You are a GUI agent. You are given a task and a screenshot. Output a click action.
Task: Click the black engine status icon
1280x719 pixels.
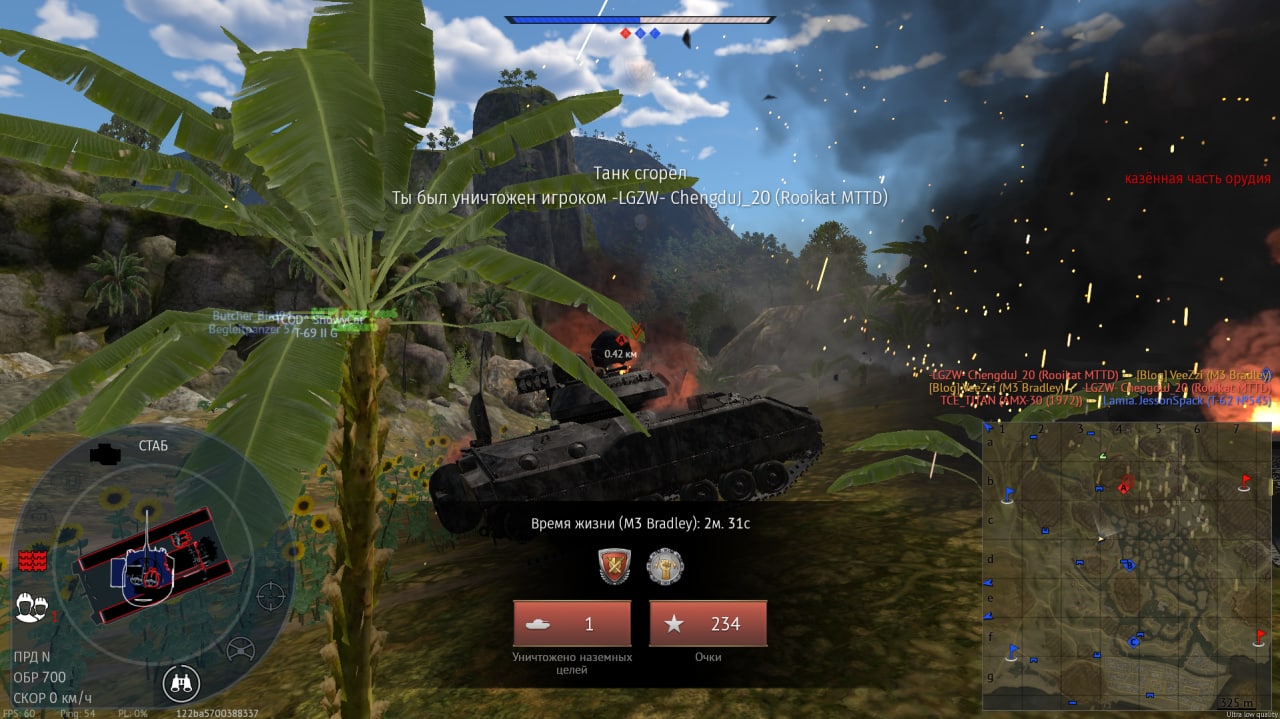tap(105, 455)
